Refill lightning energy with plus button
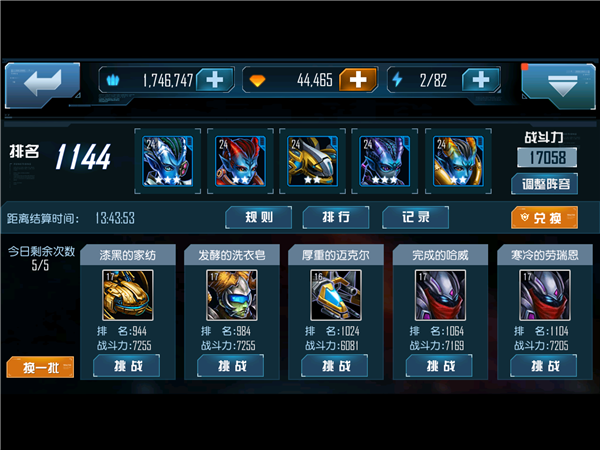Image resolution: width=600 pixels, height=450 pixels. coord(481,80)
